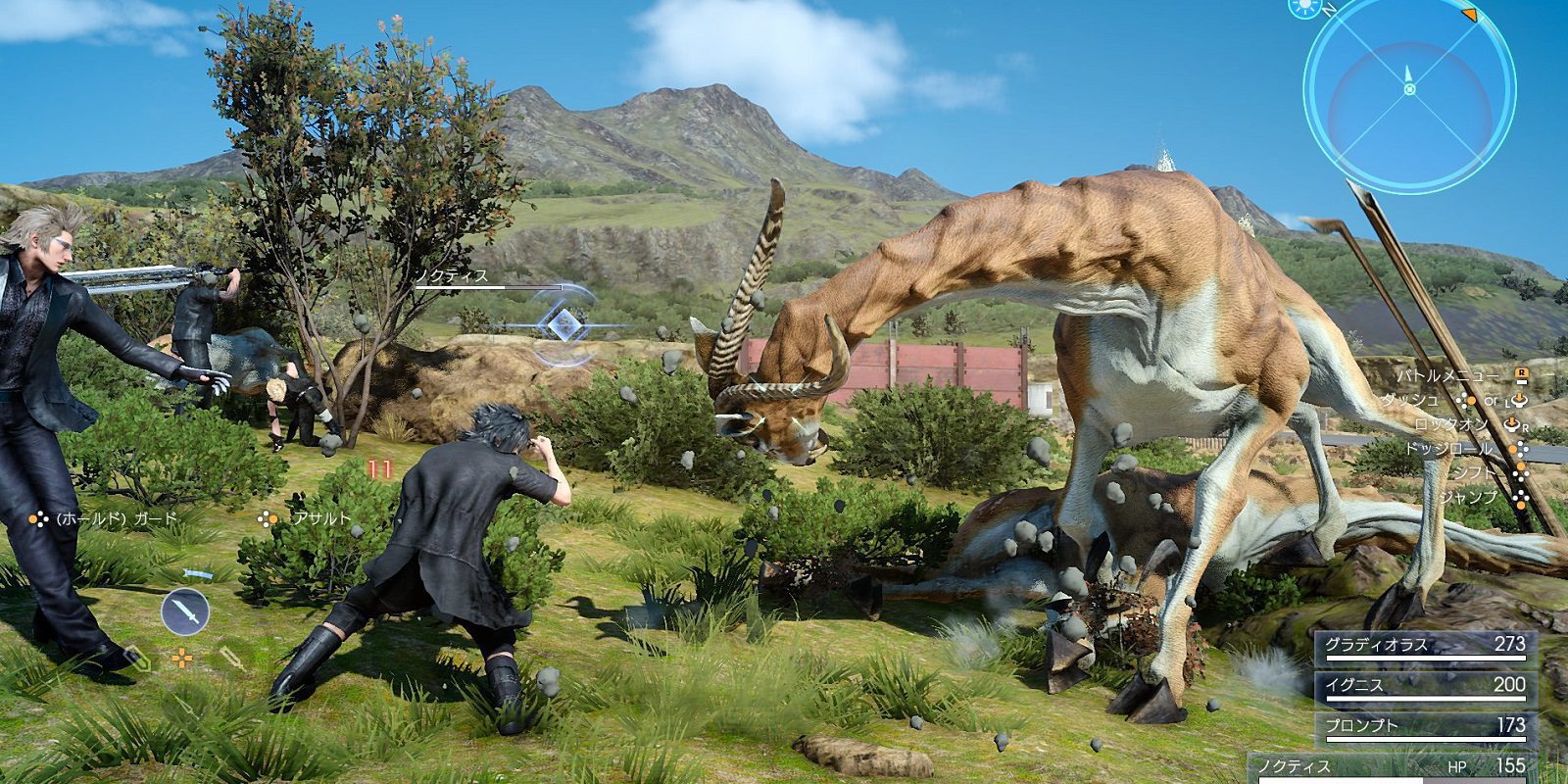The height and width of the screenshot is (784, 1568).
Task: Click the blue potion icon above the sword emblem
Action: tap(199, 573)
